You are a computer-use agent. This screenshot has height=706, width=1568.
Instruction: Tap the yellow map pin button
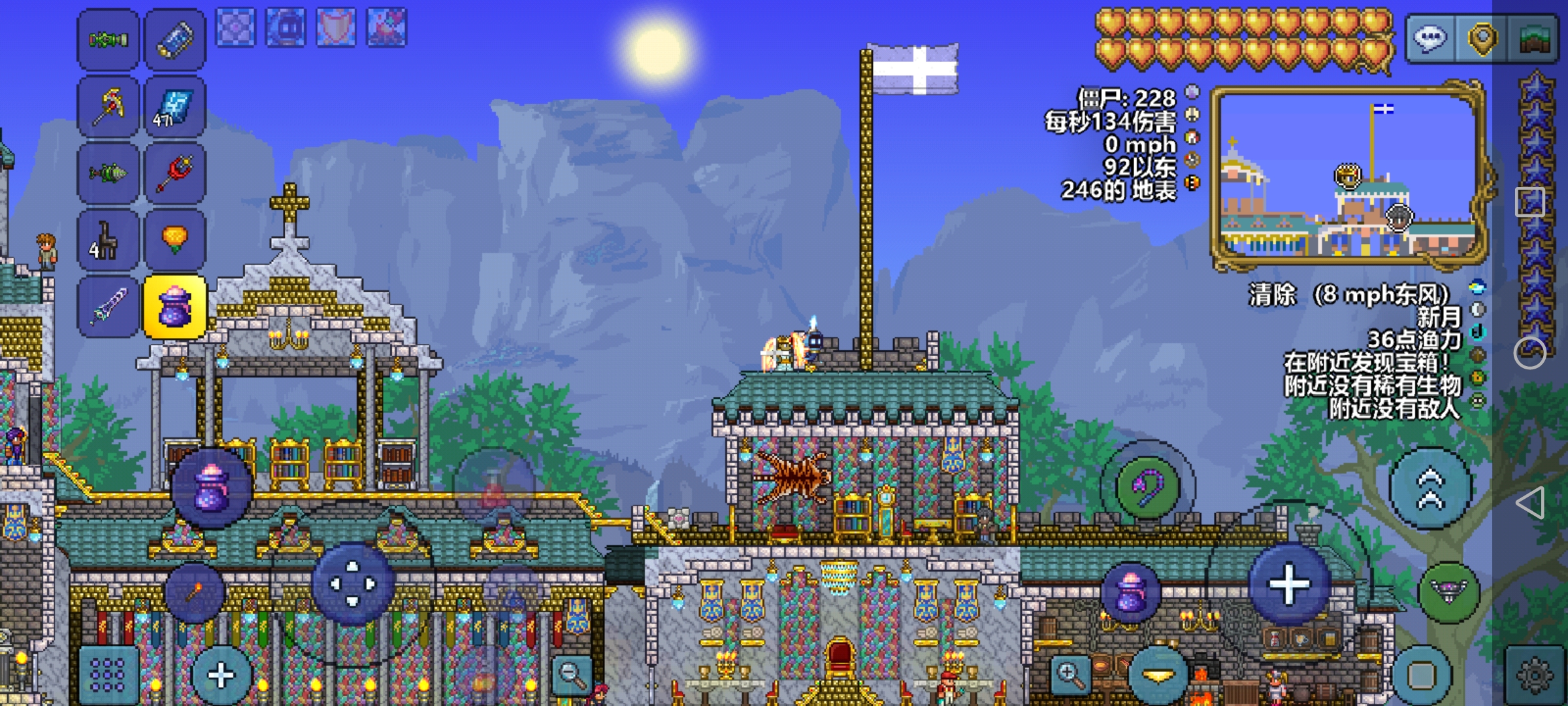[1482, 39]
